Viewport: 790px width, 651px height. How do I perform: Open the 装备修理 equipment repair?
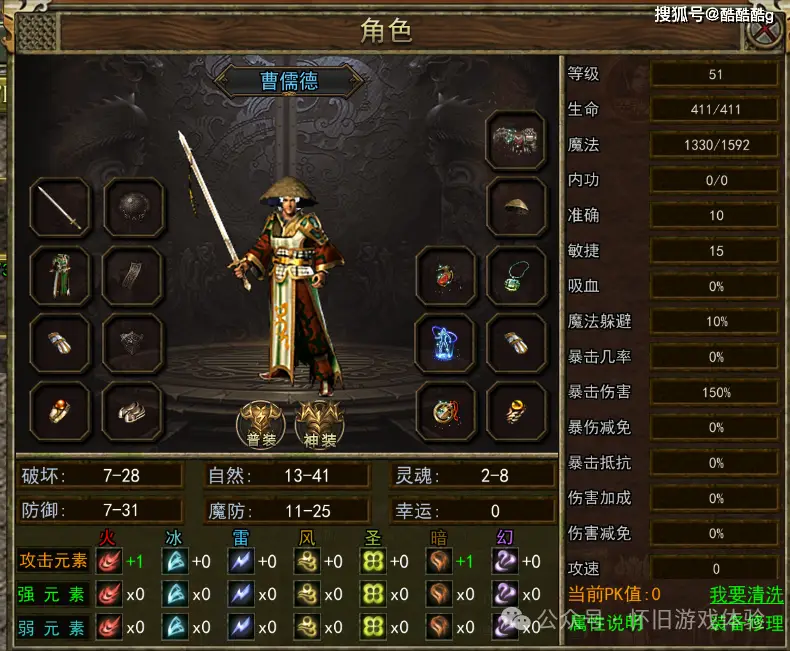pyautogui.click(x=746, y=623)
